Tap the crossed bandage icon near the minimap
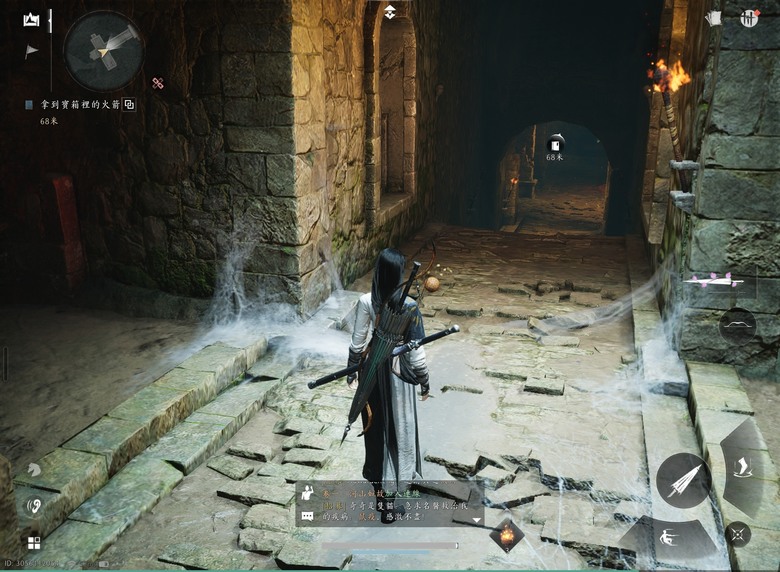 pos(158,83)
